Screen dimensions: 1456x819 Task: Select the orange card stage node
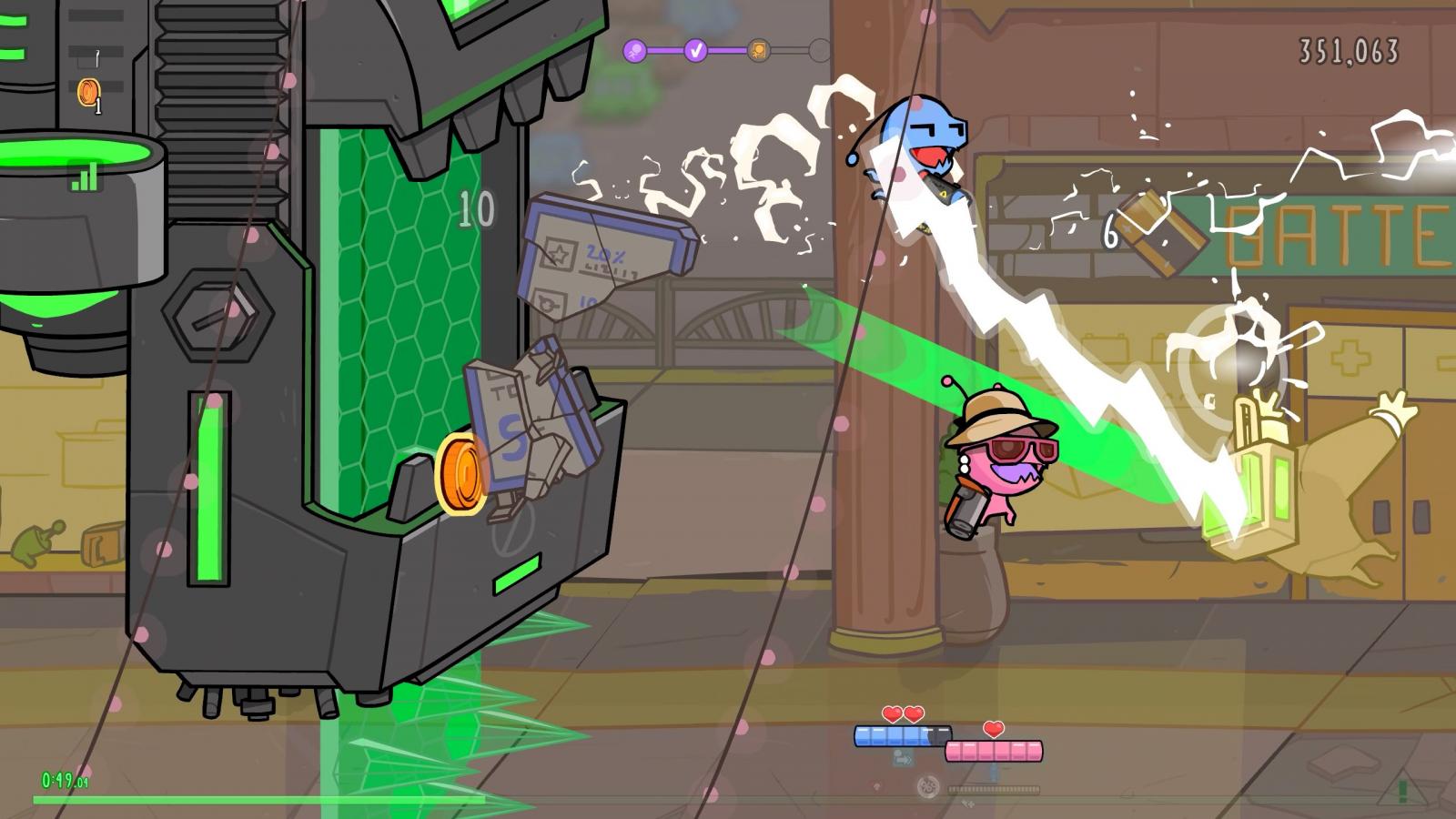(758, 50)
